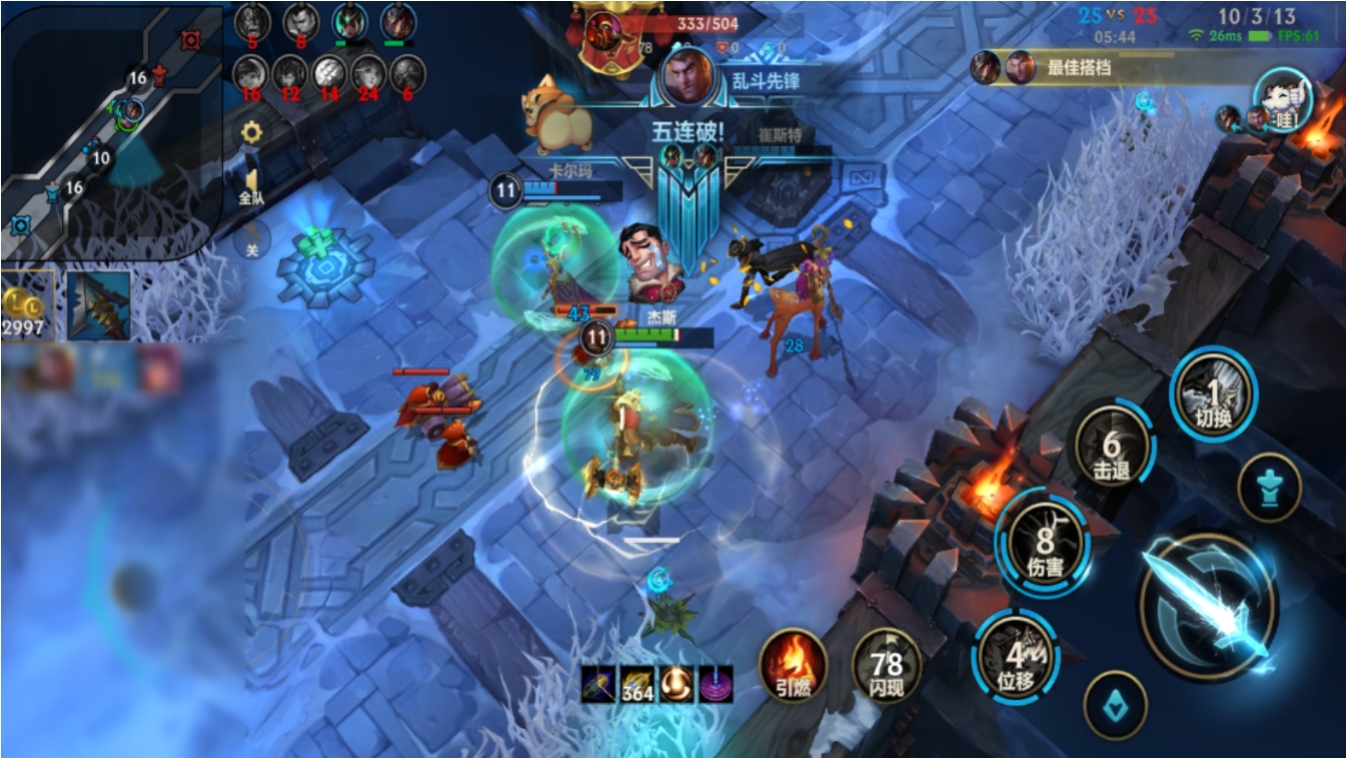Select the golden orb item slot
The width and height of the screenshot is (1346, 758).
(676, 684)
